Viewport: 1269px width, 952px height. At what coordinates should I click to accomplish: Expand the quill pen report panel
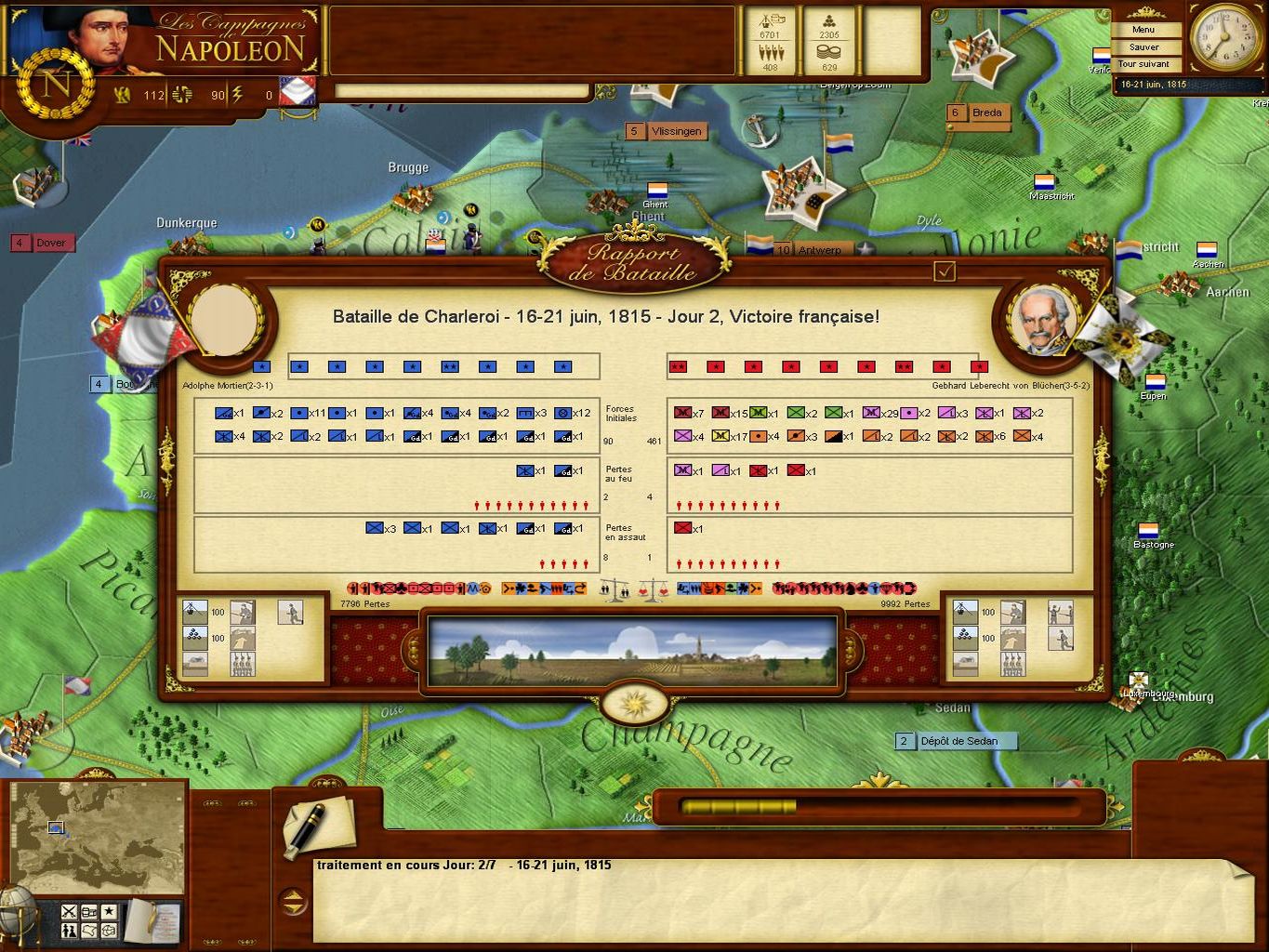tap(321, 823)
